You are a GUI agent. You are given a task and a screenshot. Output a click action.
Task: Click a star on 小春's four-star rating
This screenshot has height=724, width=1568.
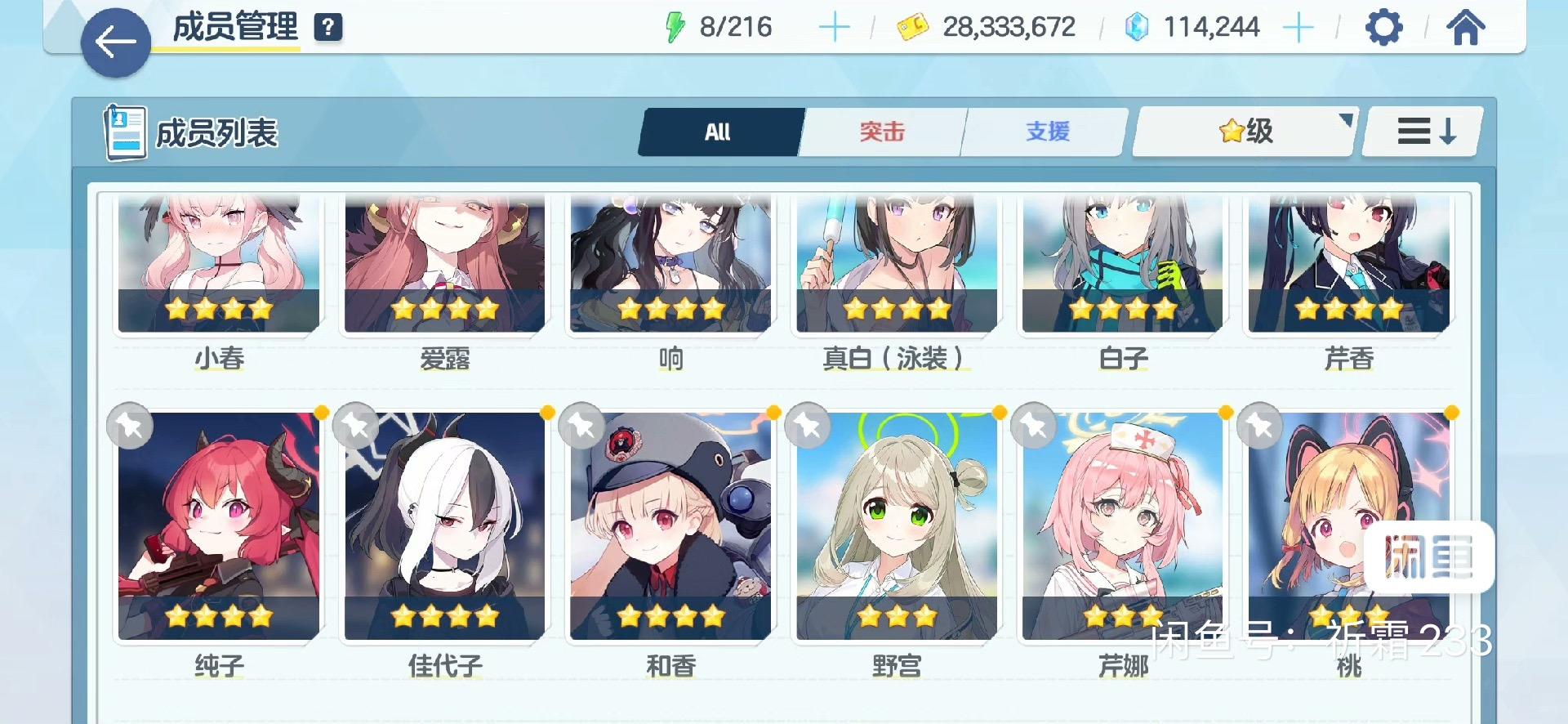(x=218, y=309)
